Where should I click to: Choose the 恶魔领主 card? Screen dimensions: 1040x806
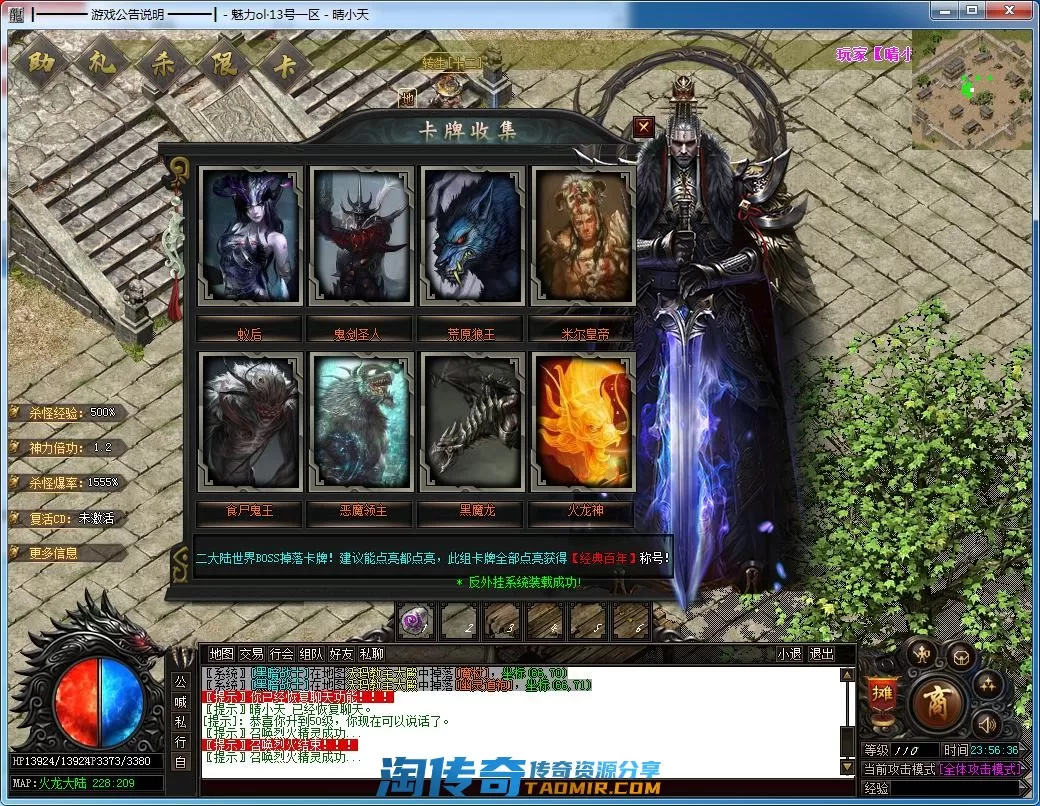(361, 421)
